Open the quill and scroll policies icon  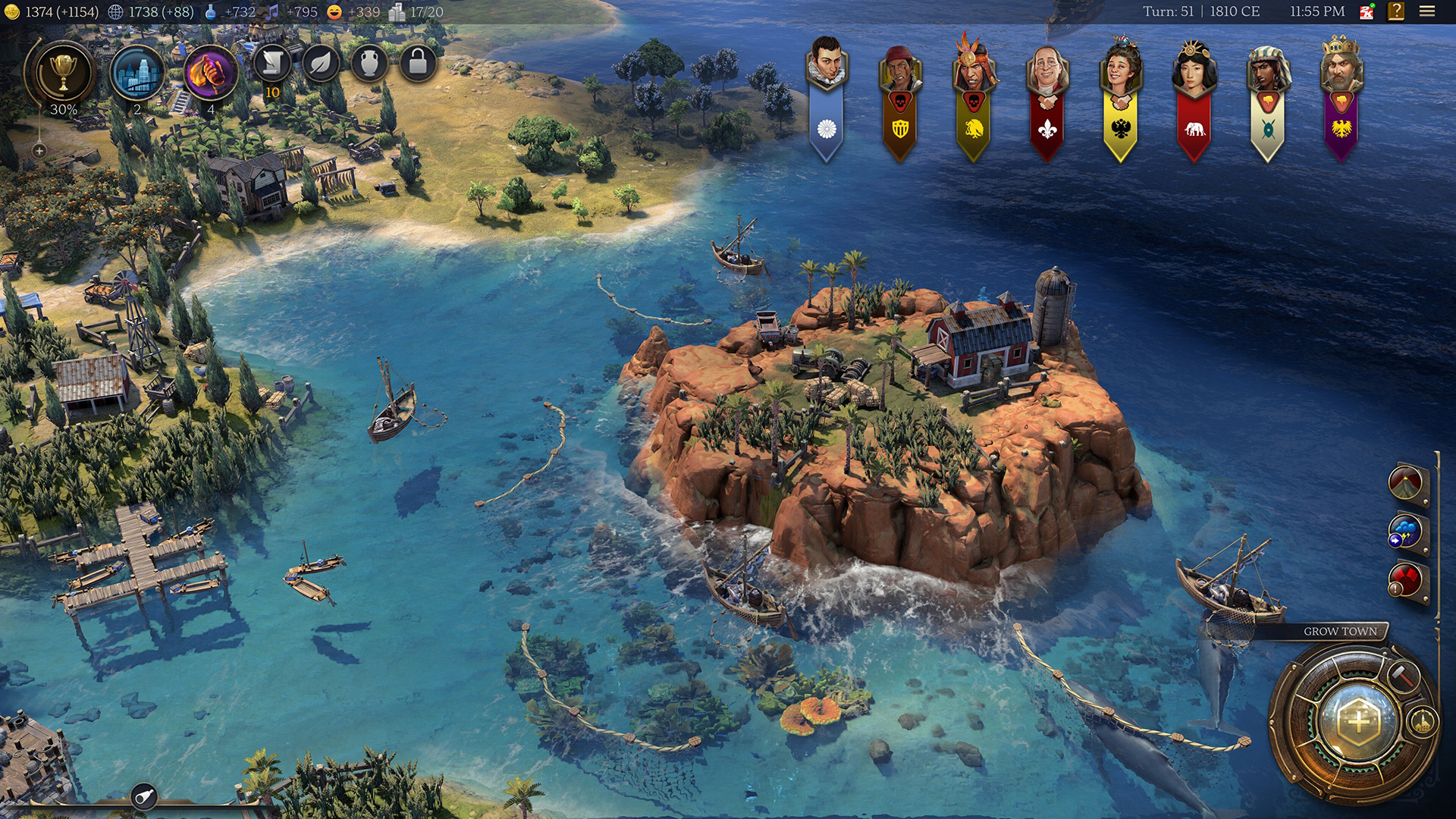[272, 64]
